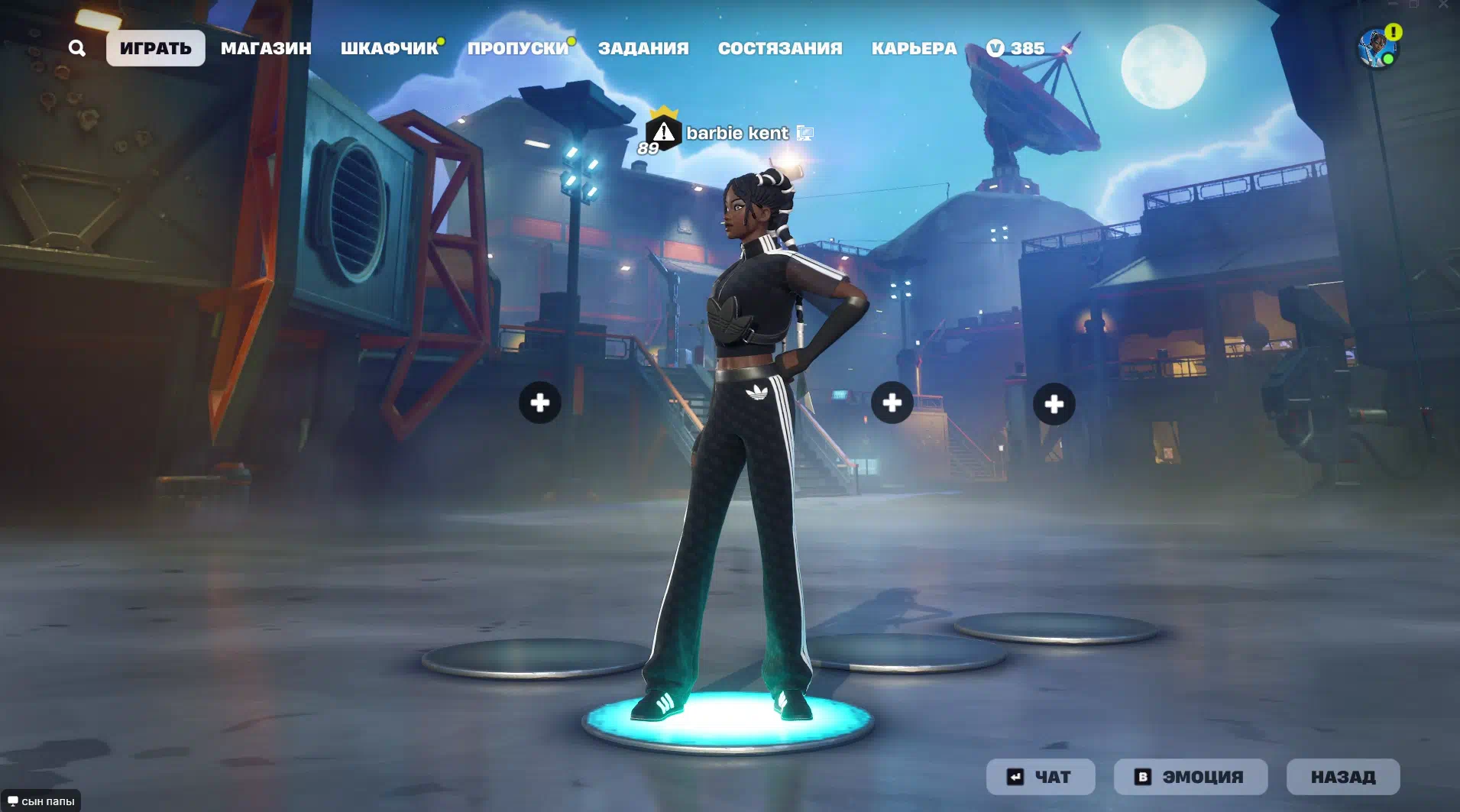Switch to the СОСТЯЗАНИЯ tab
This screenshot has height=812, width=1460.
(780, 48)
